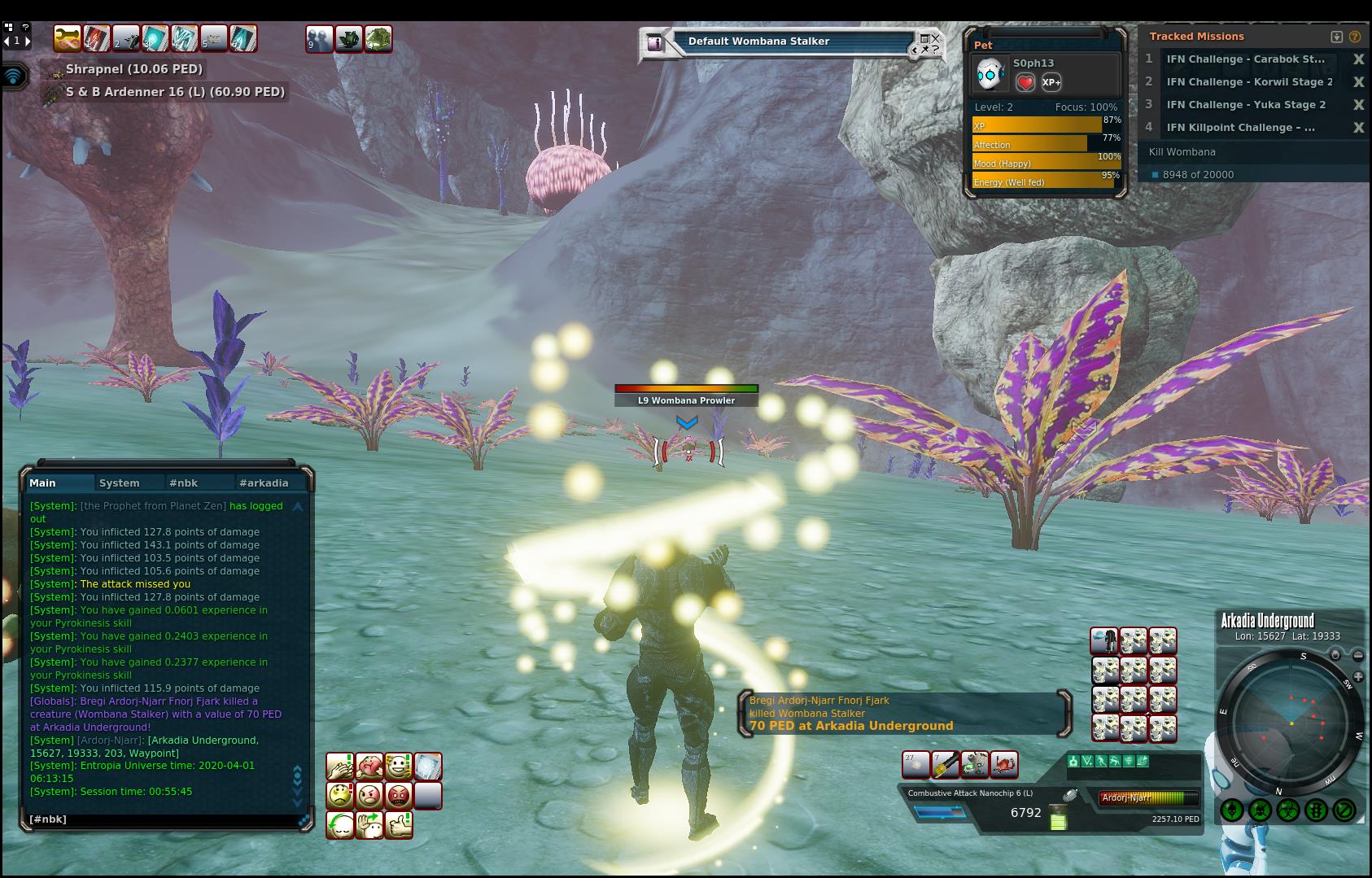This screenshot has width=1372, height=878.
Task: Use the red lightning chip in slot 1
Action: 96,38
